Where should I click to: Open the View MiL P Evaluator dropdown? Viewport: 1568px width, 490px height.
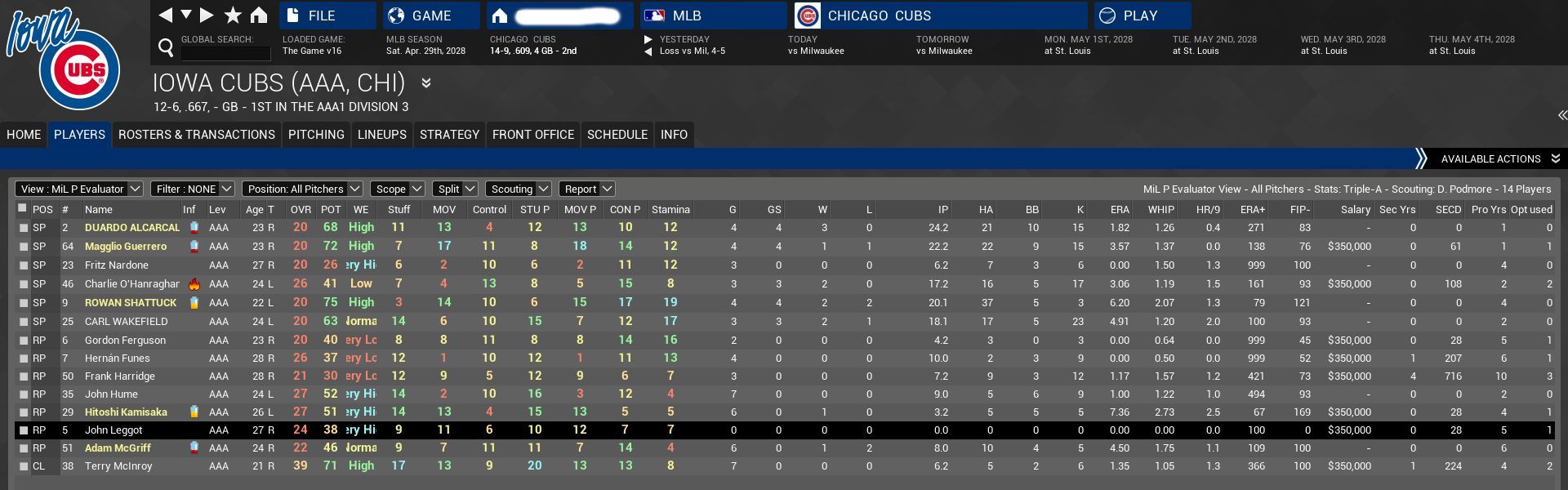pos(79,189)
